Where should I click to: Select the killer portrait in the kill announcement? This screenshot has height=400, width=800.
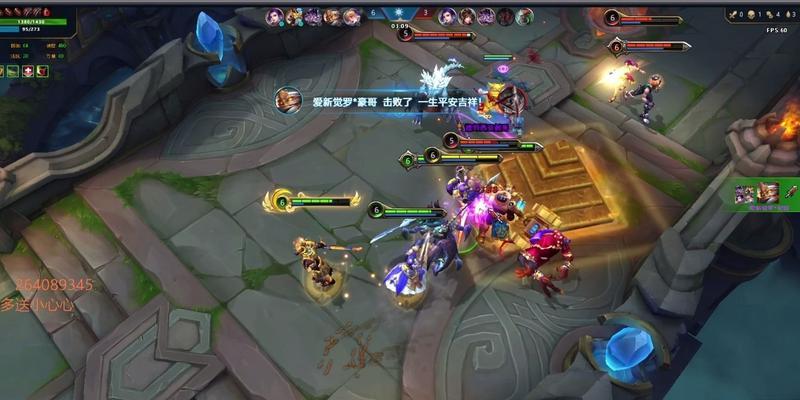tap(288, 101)
